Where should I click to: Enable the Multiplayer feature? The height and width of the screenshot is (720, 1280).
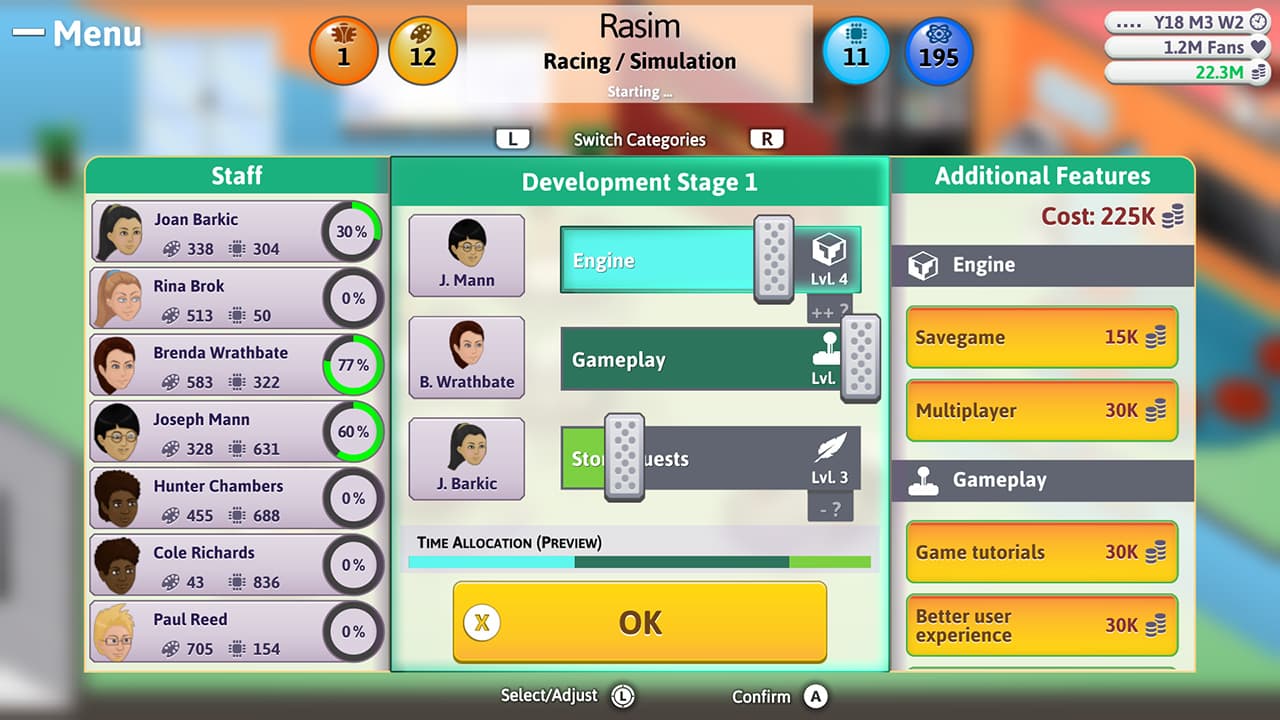click(1041, 411)
